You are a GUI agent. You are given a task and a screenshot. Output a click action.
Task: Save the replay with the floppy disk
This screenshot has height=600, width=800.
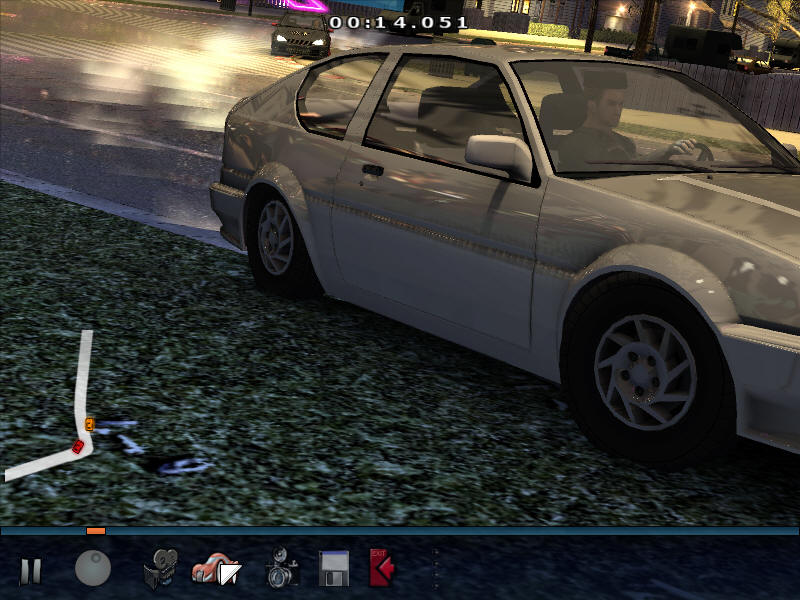333,569
